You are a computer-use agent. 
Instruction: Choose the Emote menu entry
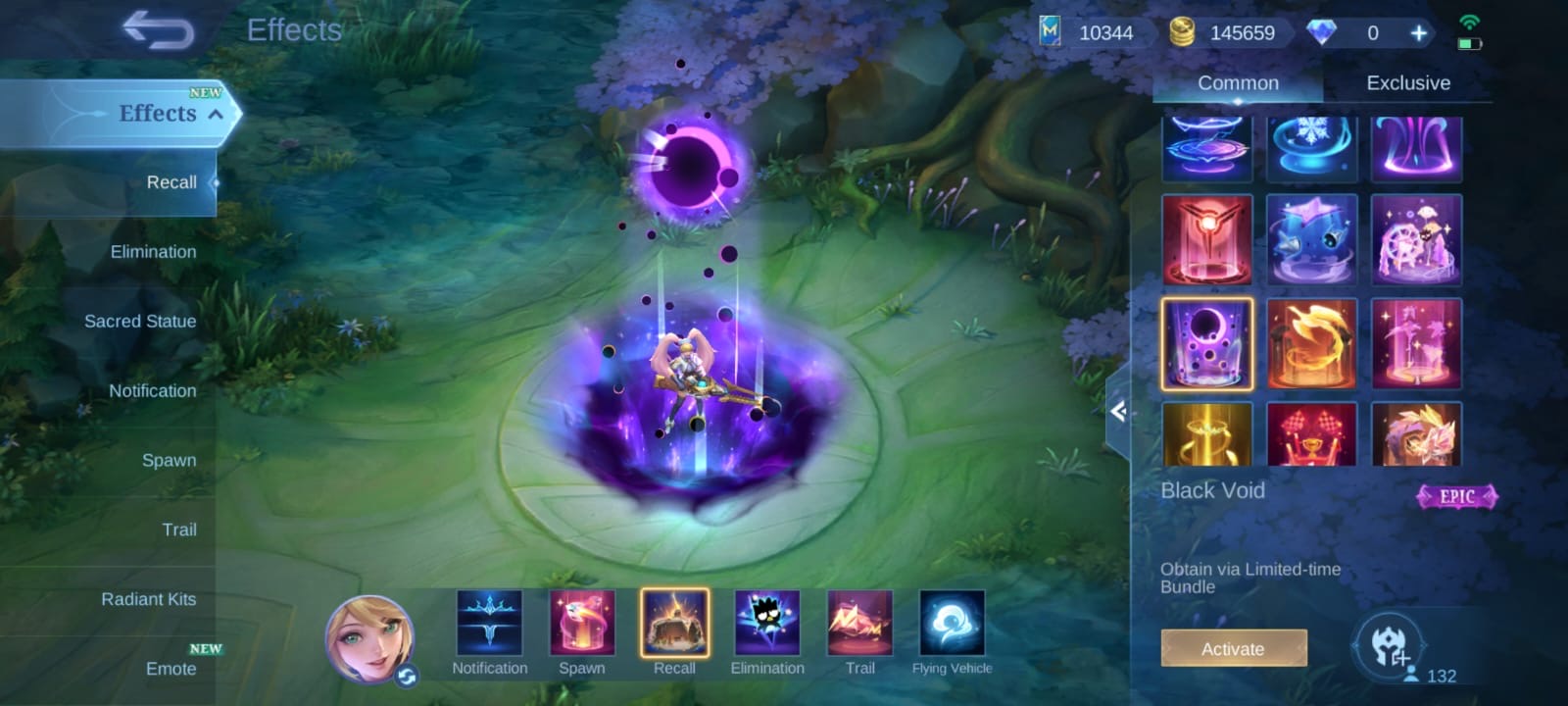click(x=171, y=669)
